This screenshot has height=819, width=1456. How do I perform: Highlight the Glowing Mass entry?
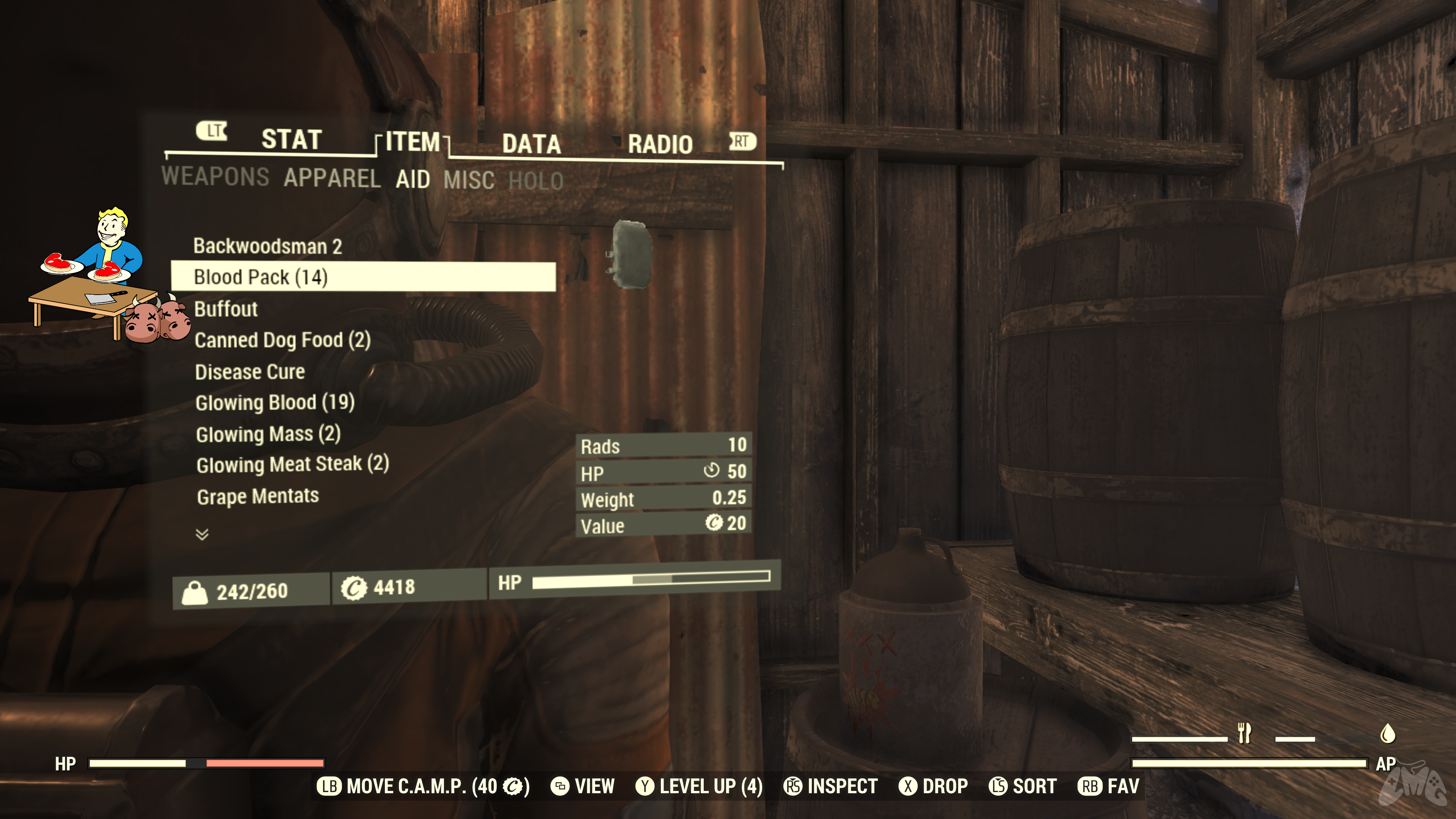268,434
